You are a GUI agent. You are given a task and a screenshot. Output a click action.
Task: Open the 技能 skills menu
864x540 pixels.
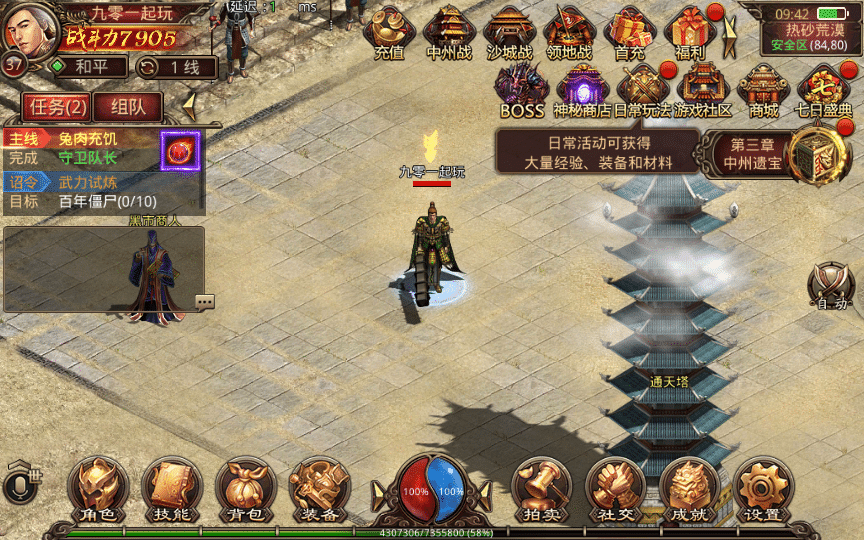click(172, 488)
